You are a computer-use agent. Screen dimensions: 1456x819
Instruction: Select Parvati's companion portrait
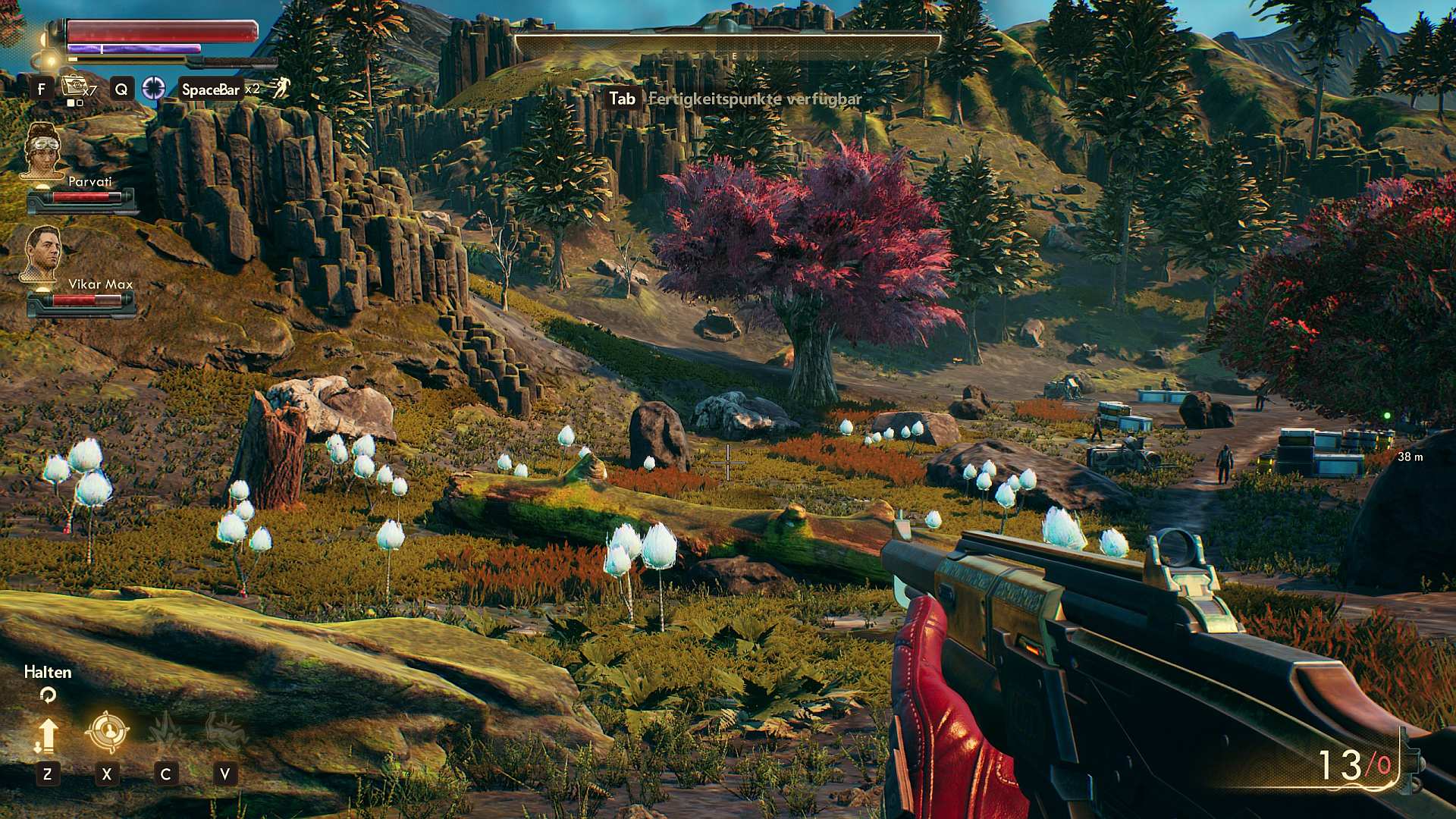42,150
